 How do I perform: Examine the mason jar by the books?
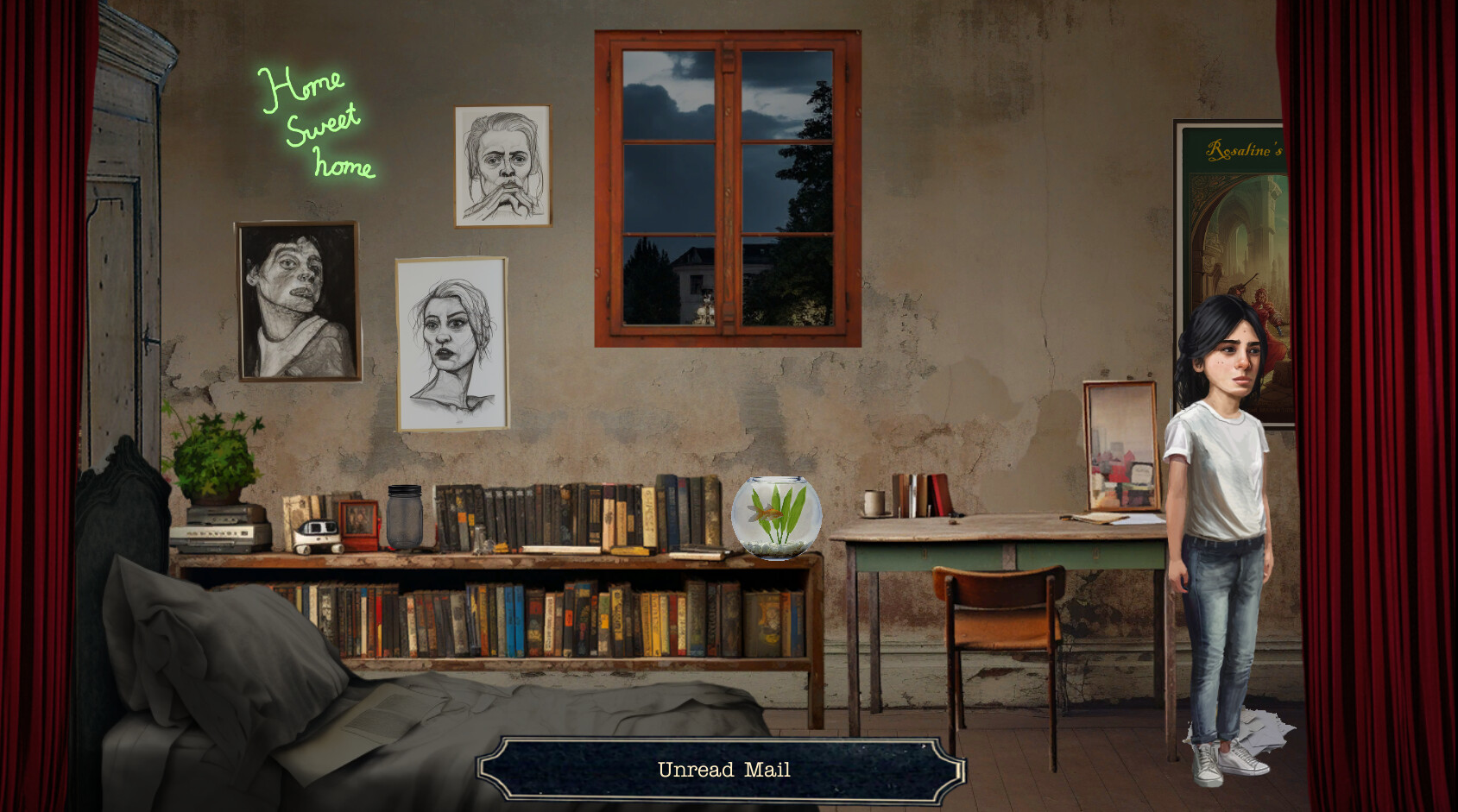pyautogui.click(x=404, y=518)
